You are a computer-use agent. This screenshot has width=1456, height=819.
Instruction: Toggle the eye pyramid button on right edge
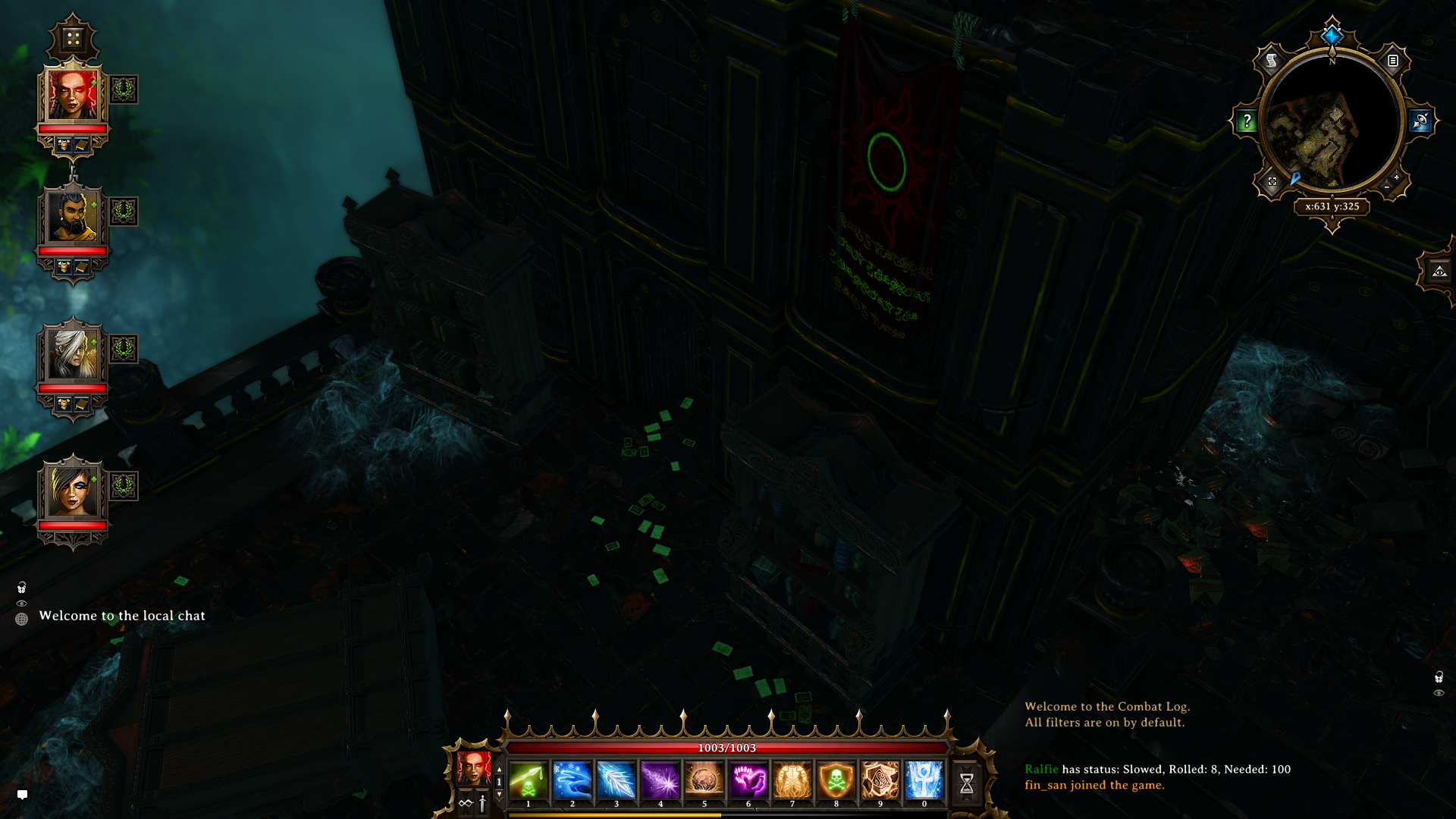[x=1439, y=271]
